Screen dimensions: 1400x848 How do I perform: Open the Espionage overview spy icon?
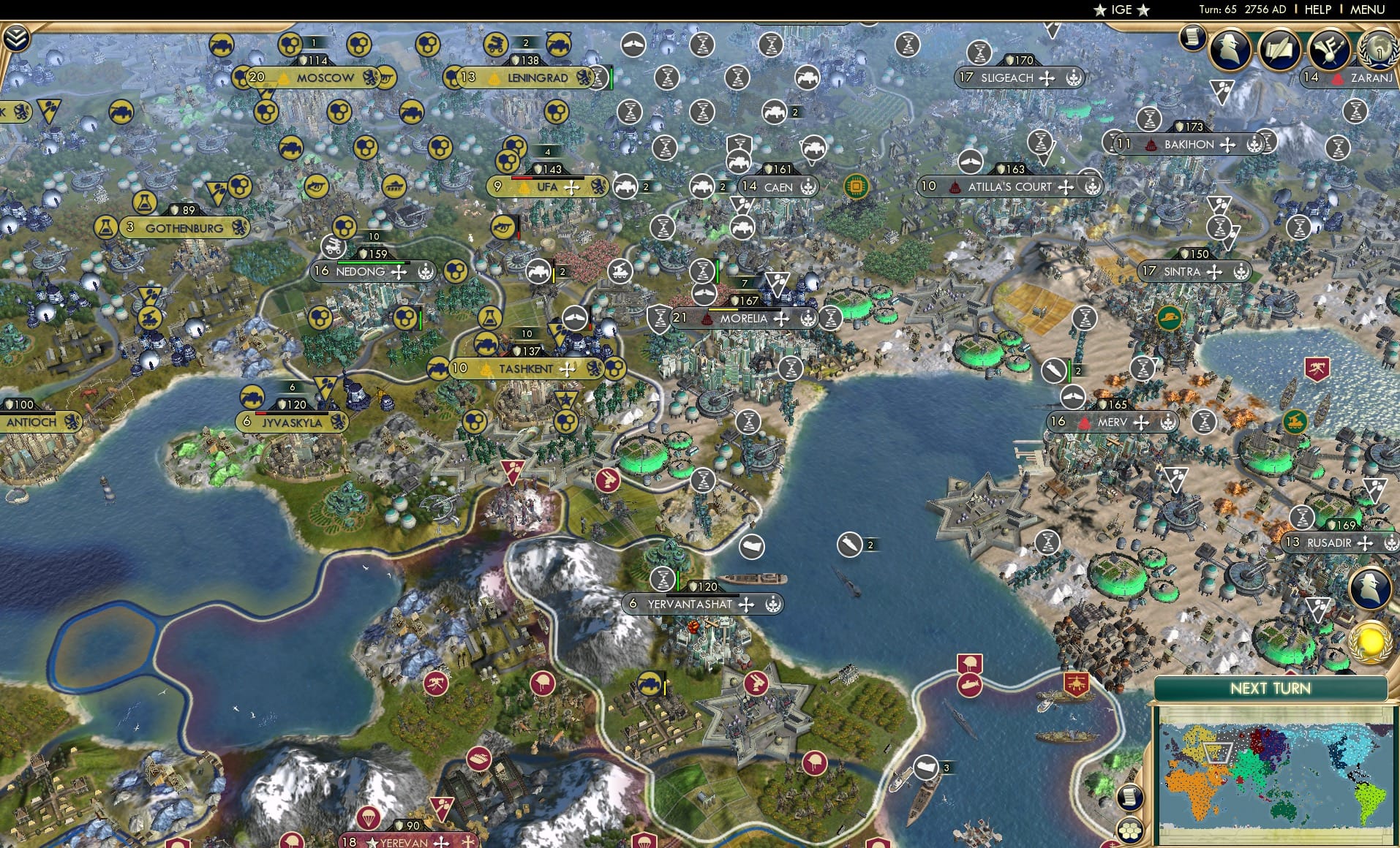click(1230, 47)
